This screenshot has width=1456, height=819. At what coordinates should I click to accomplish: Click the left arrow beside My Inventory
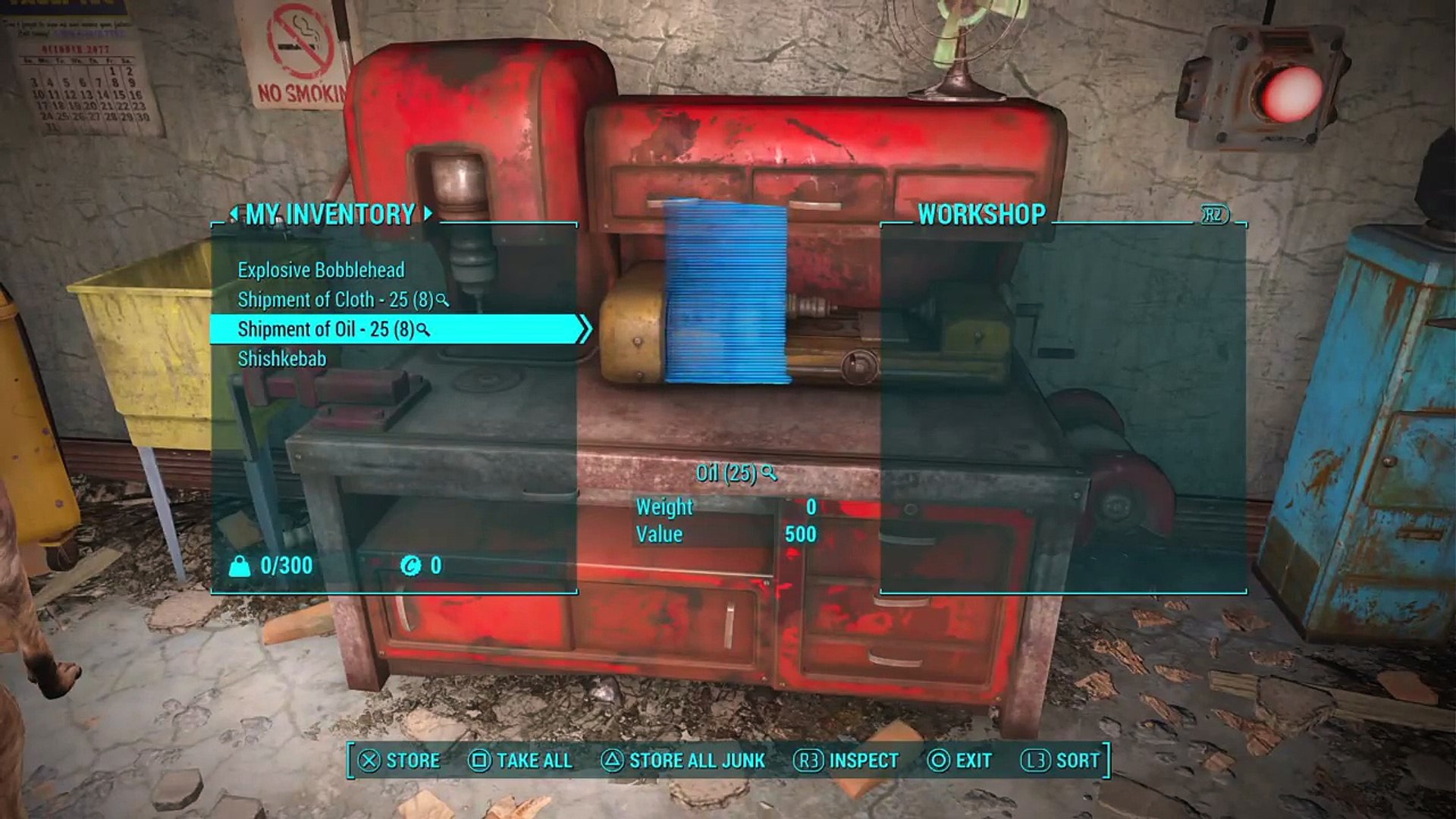coord(234,215)
